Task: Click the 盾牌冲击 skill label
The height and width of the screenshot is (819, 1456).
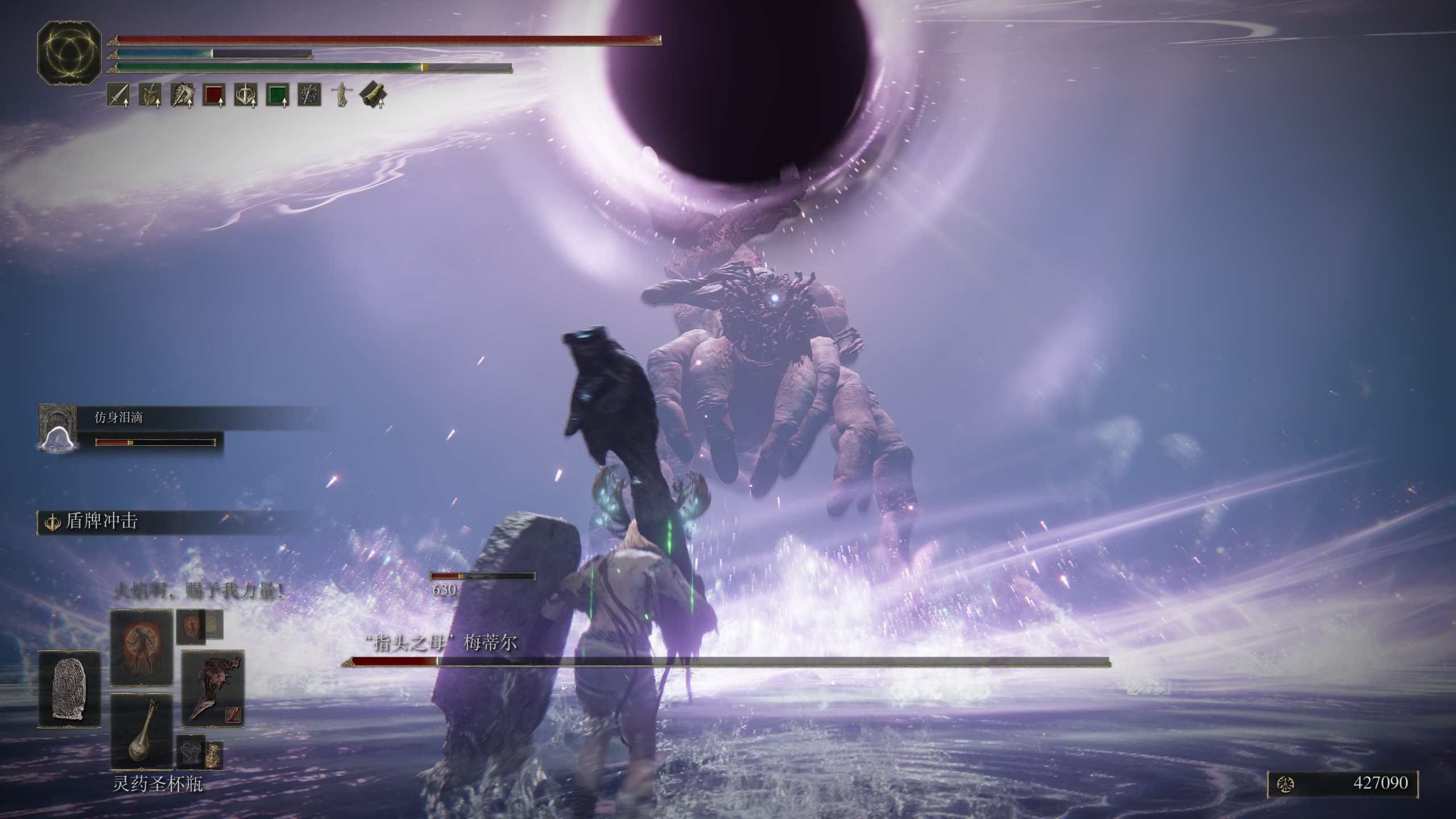Action: tap(101, 522)
